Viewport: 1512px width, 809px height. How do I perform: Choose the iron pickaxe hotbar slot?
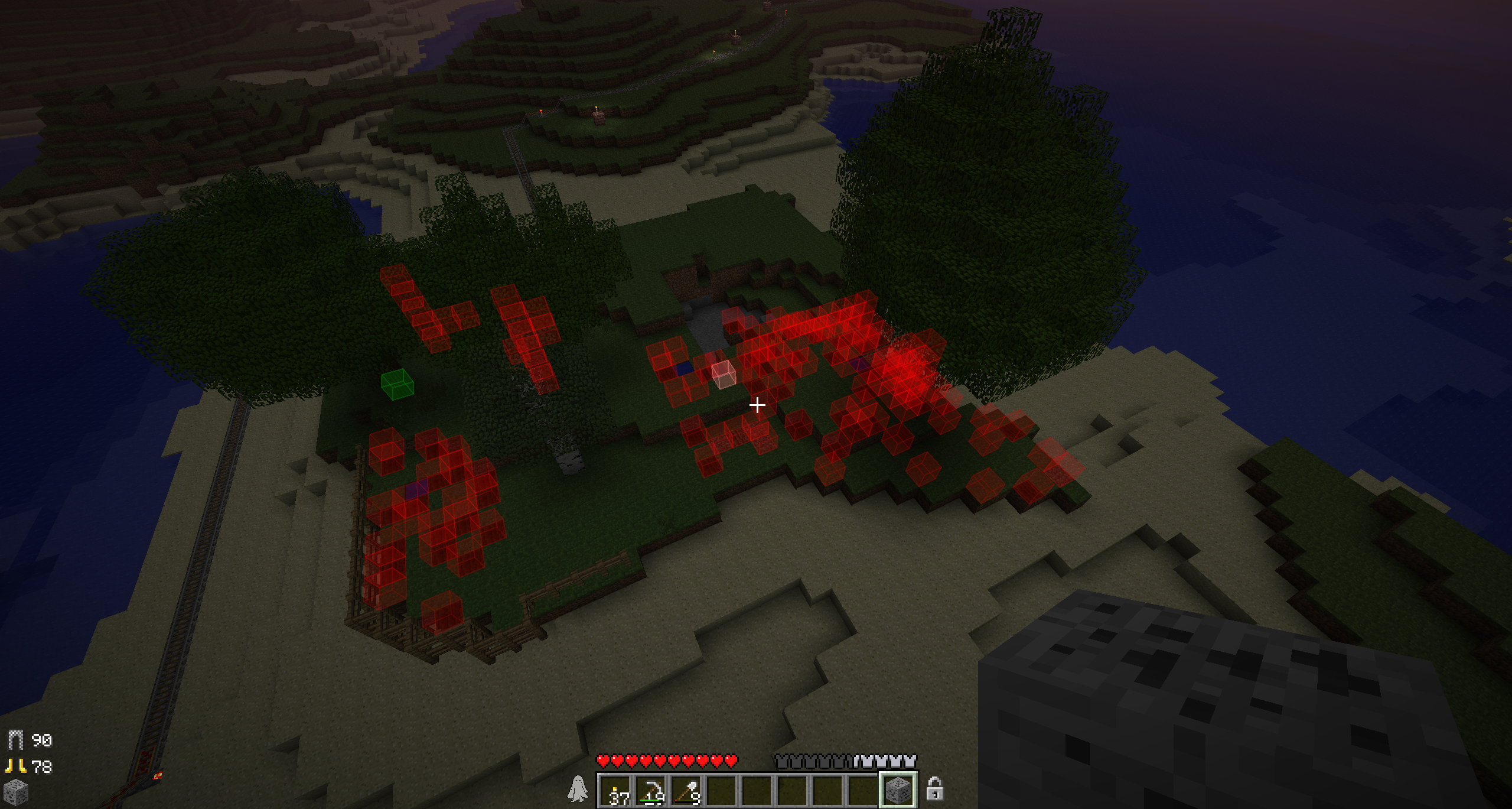click(651, 790)
